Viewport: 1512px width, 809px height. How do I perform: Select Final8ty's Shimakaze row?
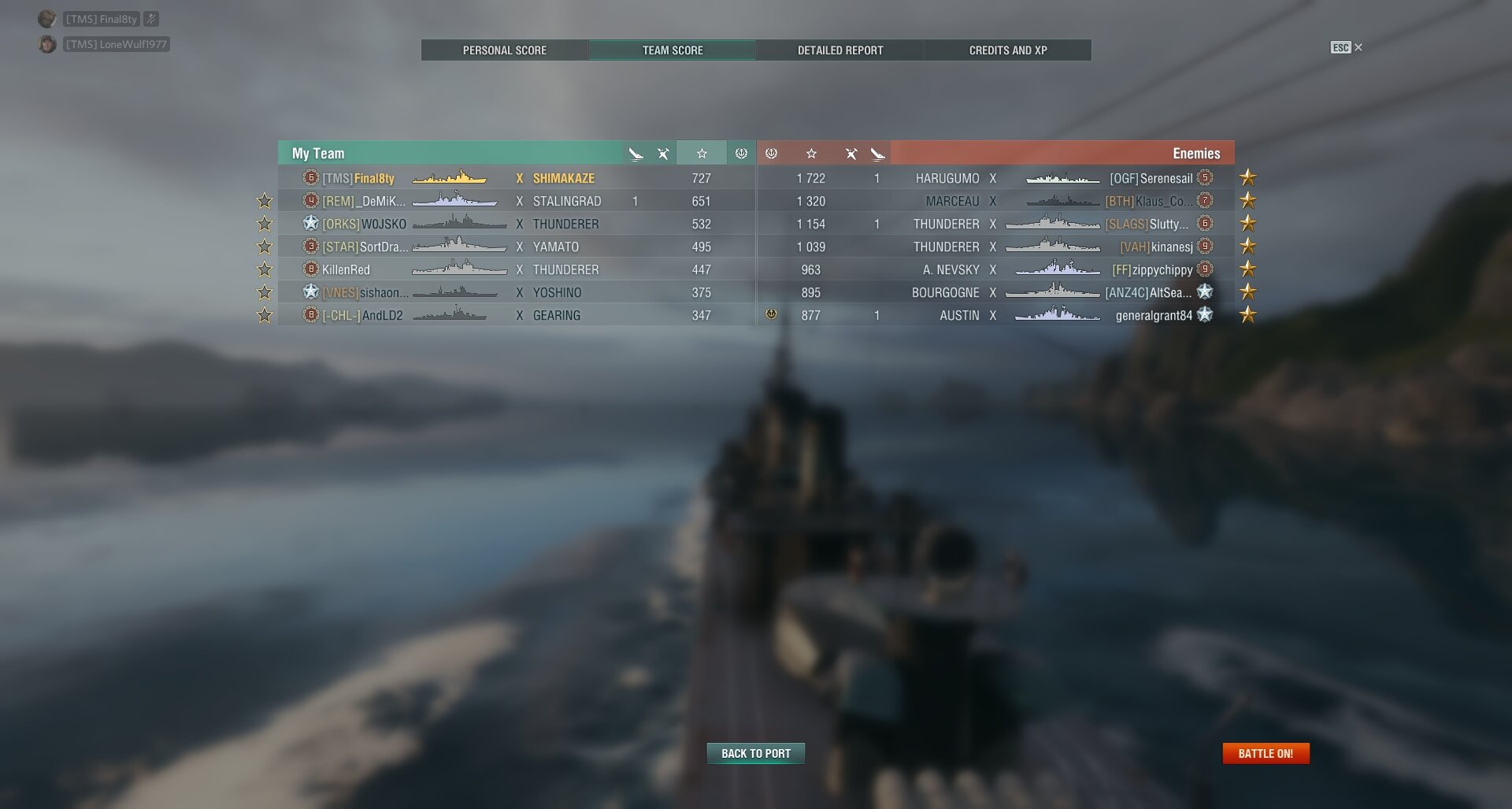pos(516,179)
